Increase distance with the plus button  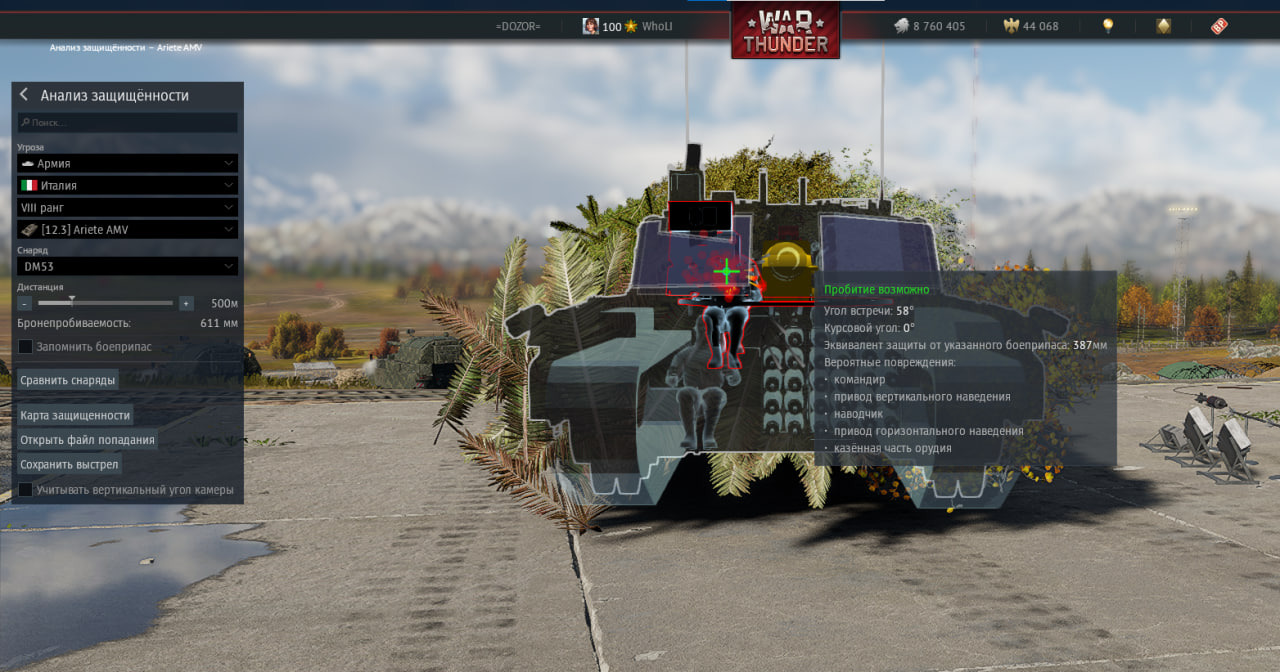coord(186,303)
